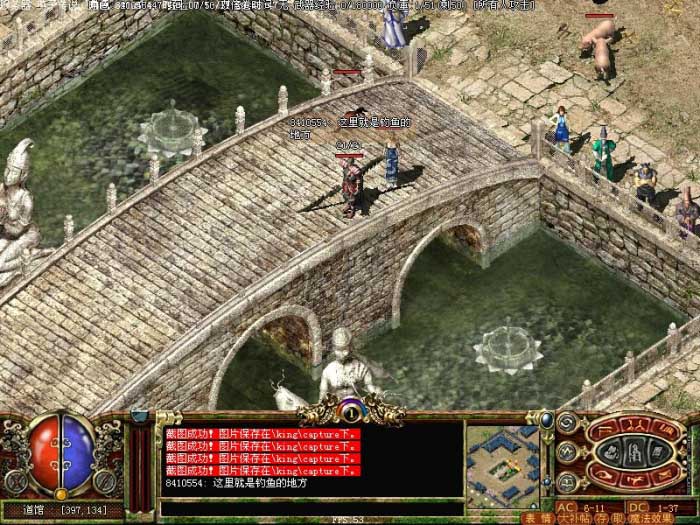700x525 pixels.
Task: Click the bottom round button beside oval panel
Action: pos(568,482)
